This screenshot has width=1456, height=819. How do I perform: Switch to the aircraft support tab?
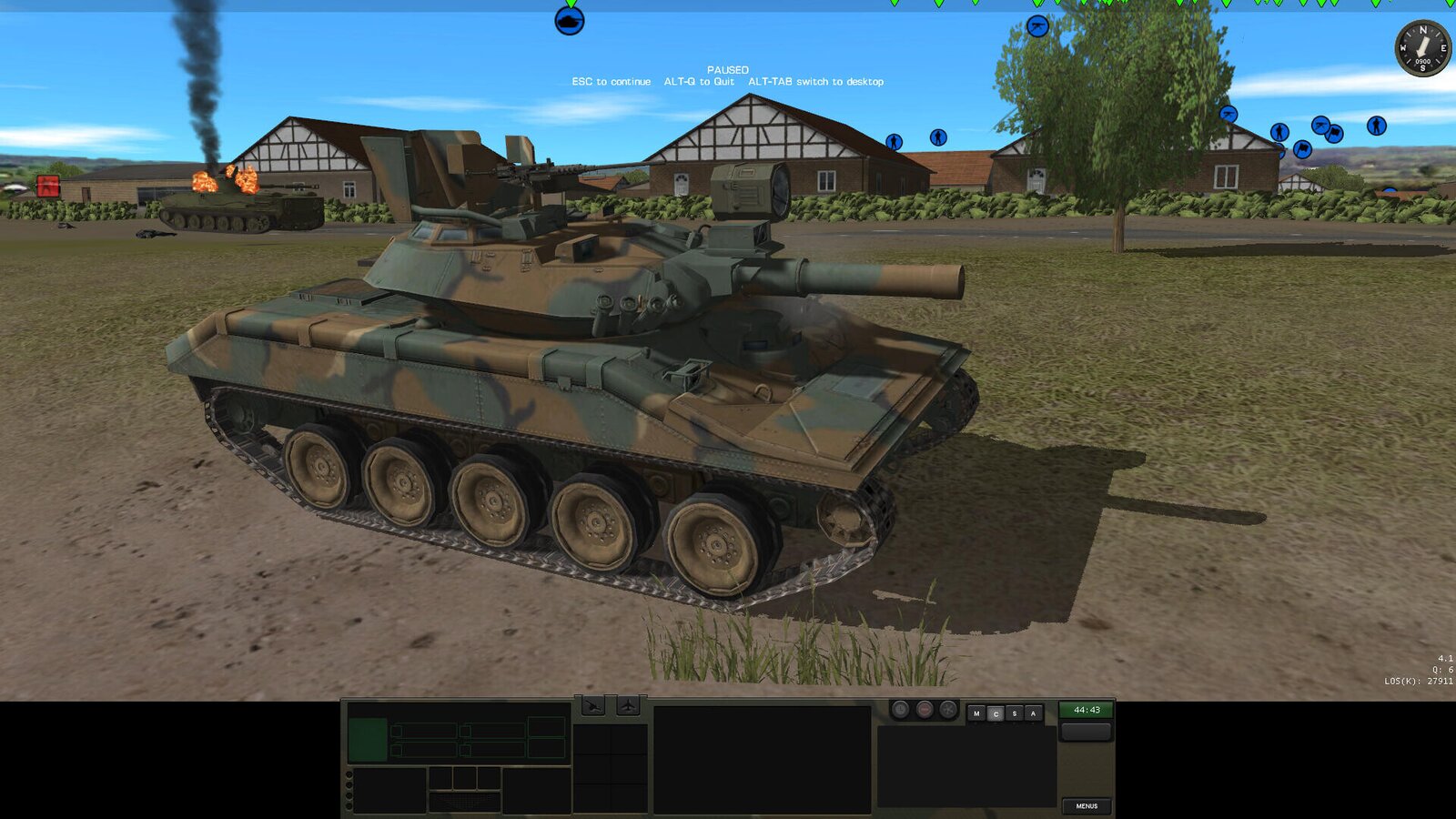(x=628, y=705)
